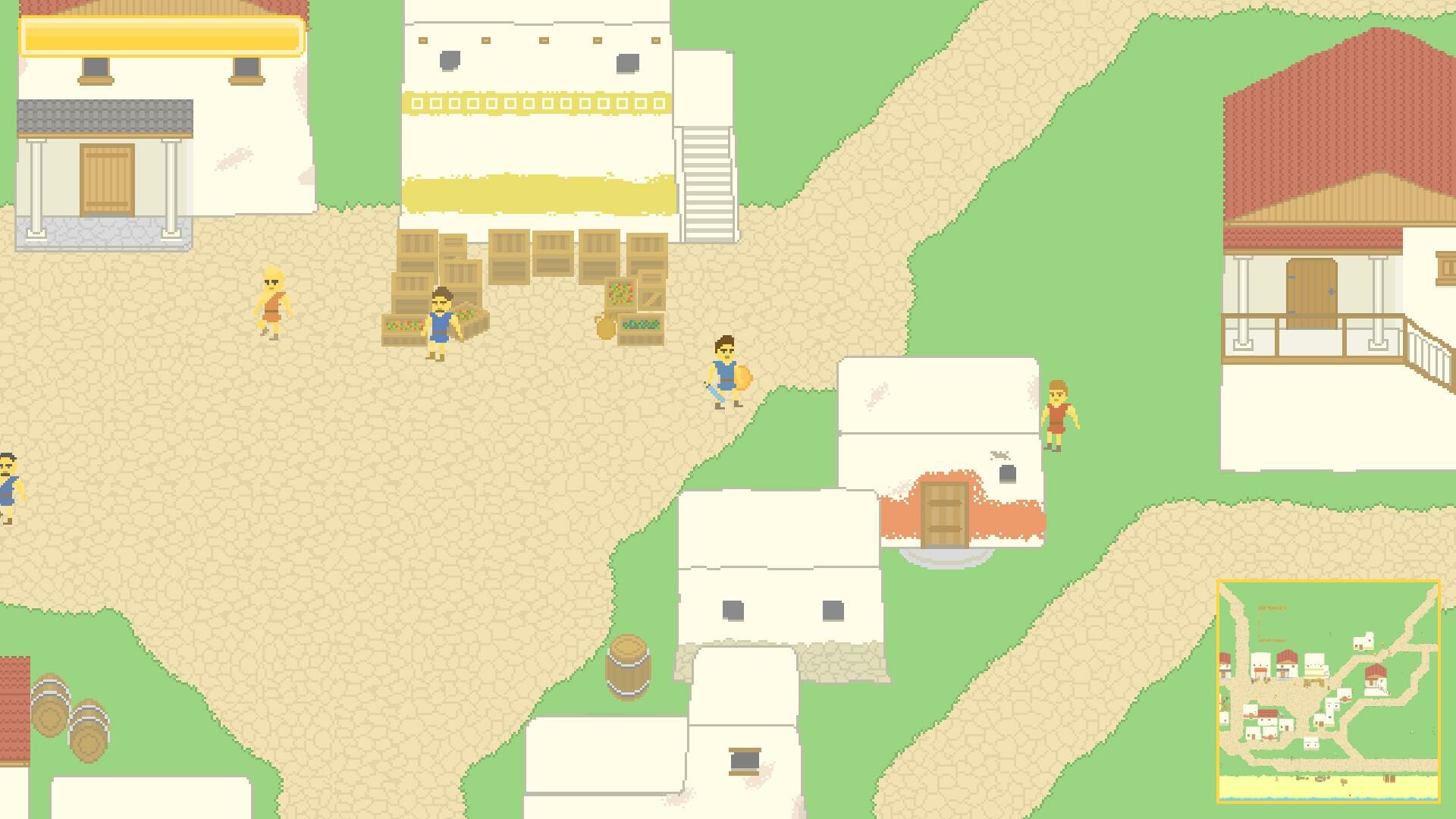The height and width of the screenshot is (819, 1456).
Task: Click the window of the lower white house
Action: click(x=734, y=608)
